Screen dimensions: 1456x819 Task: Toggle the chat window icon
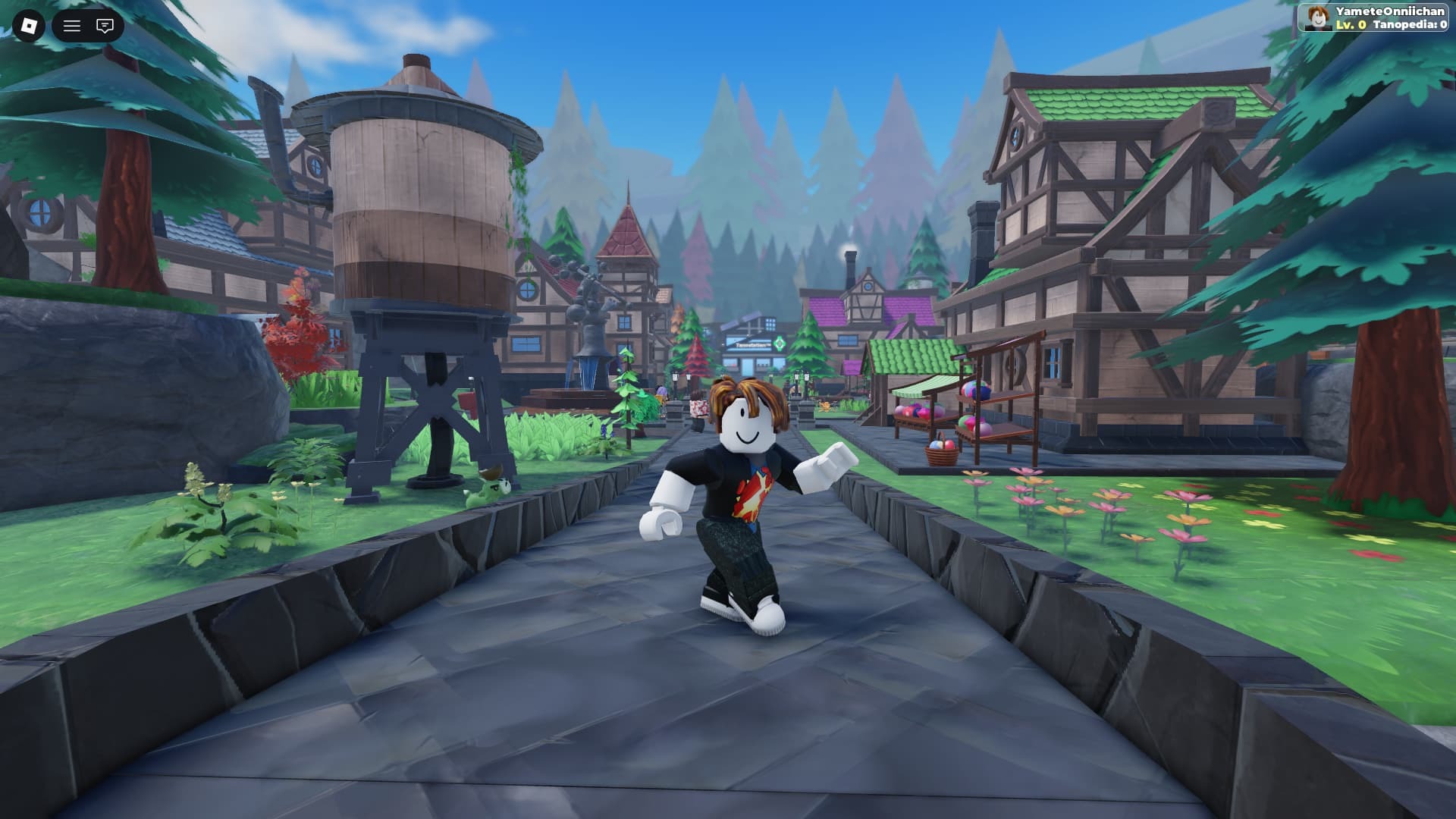[x=105, y=26]
